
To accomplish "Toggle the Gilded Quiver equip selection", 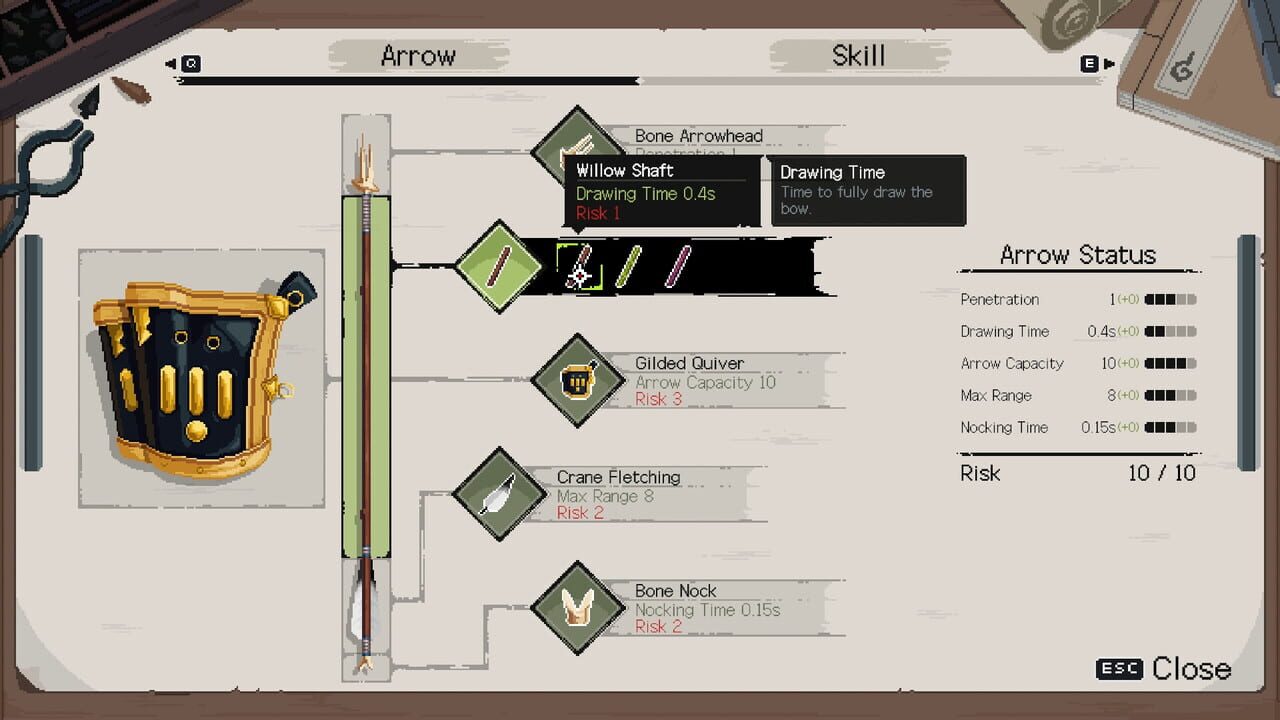I will [578, 381].
